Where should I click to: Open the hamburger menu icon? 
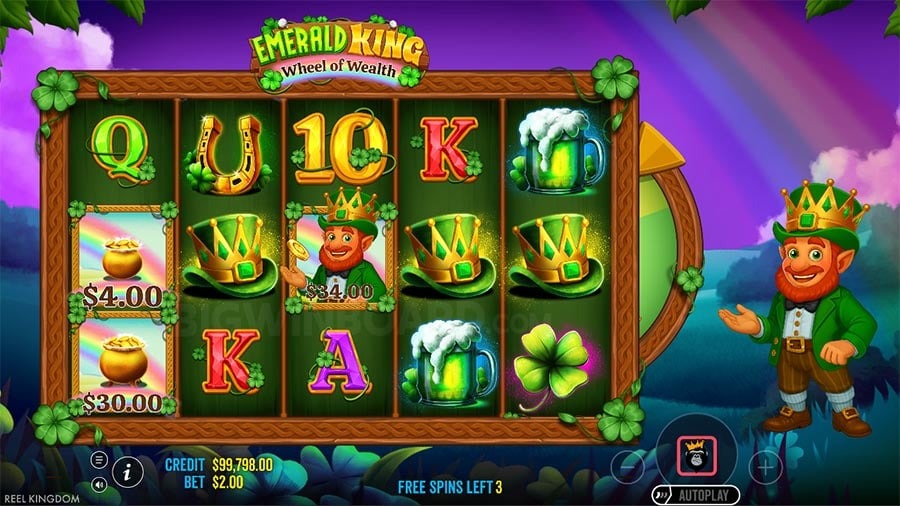click(x=99, y=460)
